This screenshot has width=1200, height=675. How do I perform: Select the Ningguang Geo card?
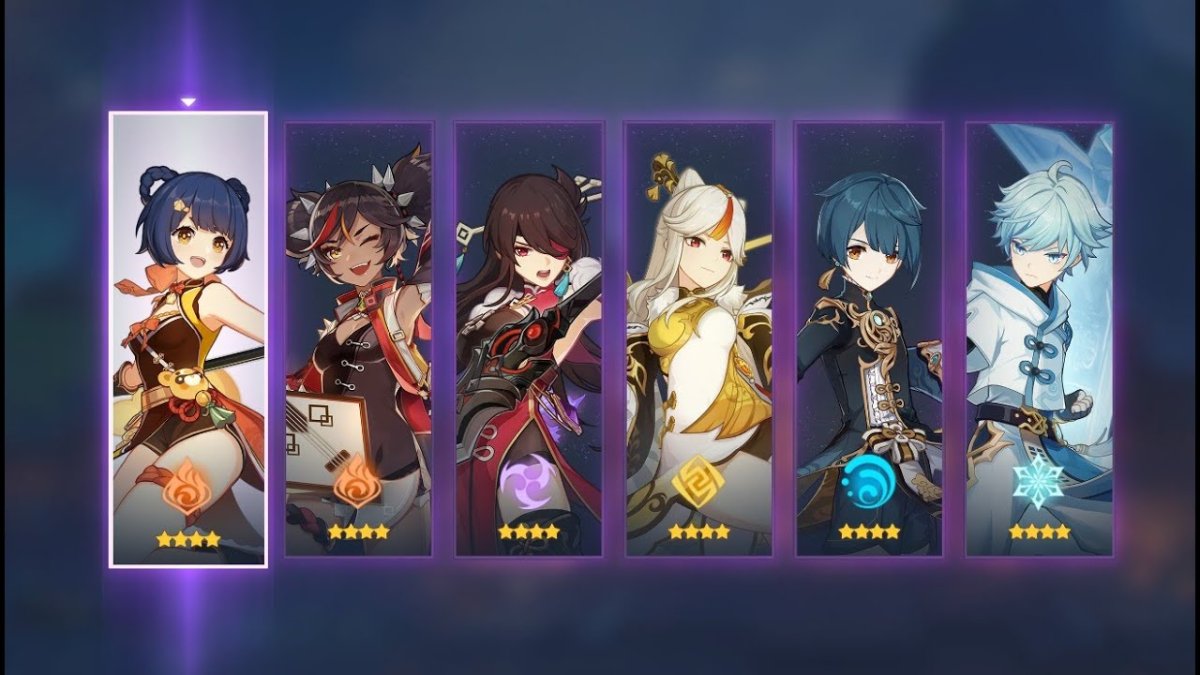(x=699, y=339)
